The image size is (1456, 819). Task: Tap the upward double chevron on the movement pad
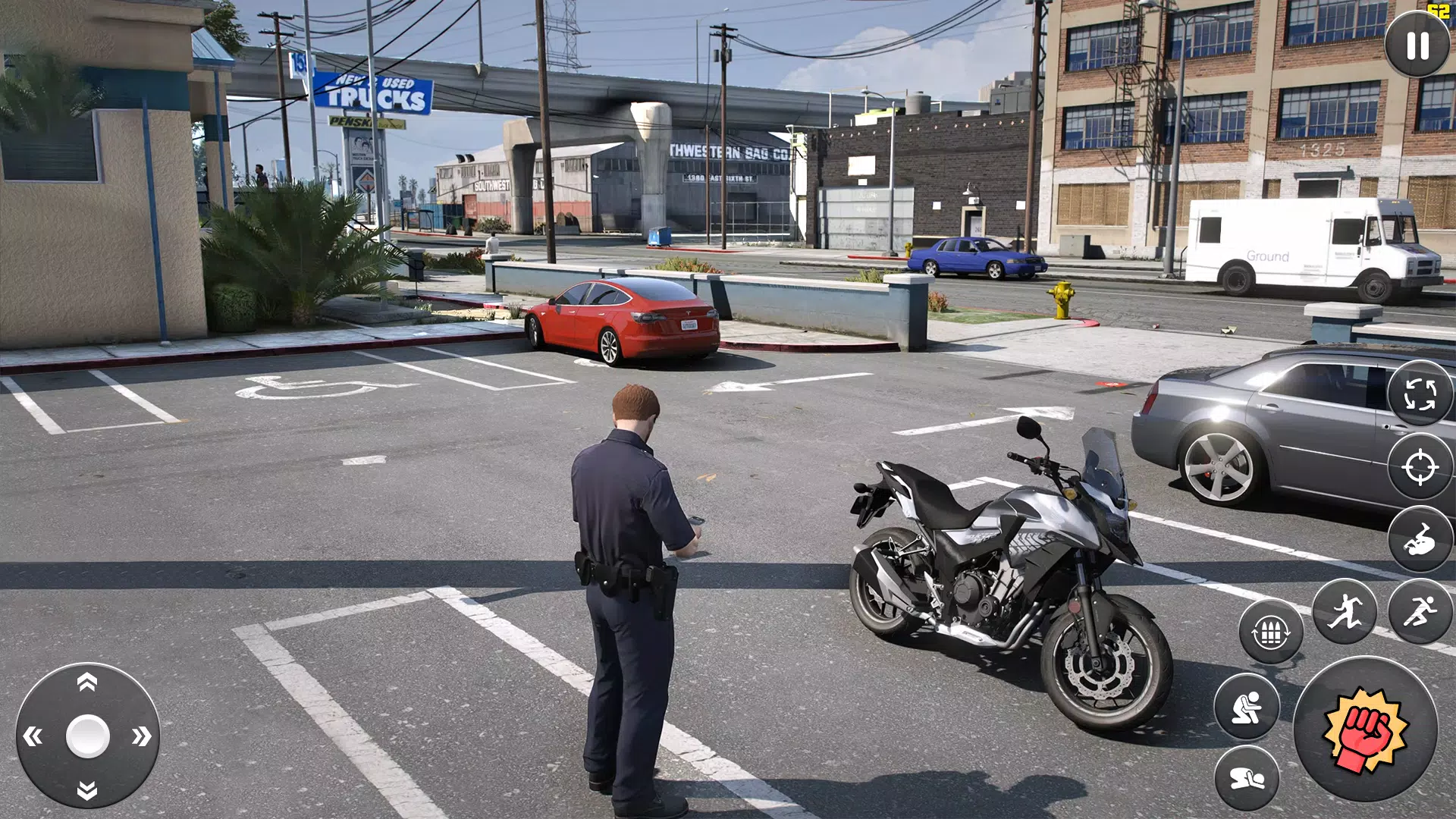click(x=86, y=682)
